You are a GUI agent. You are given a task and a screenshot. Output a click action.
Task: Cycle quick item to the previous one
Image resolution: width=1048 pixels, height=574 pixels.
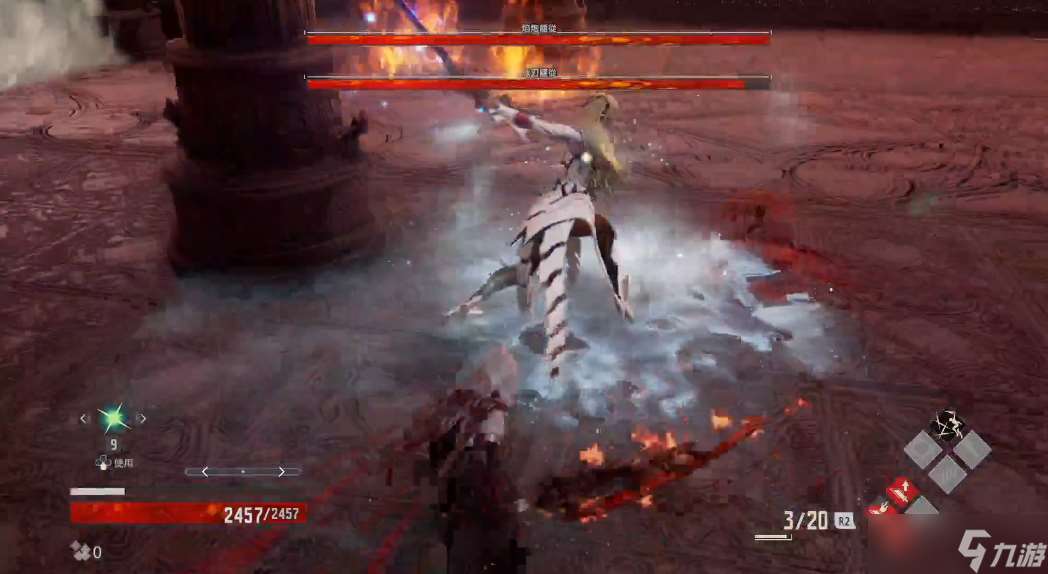[x=84, y=419]
